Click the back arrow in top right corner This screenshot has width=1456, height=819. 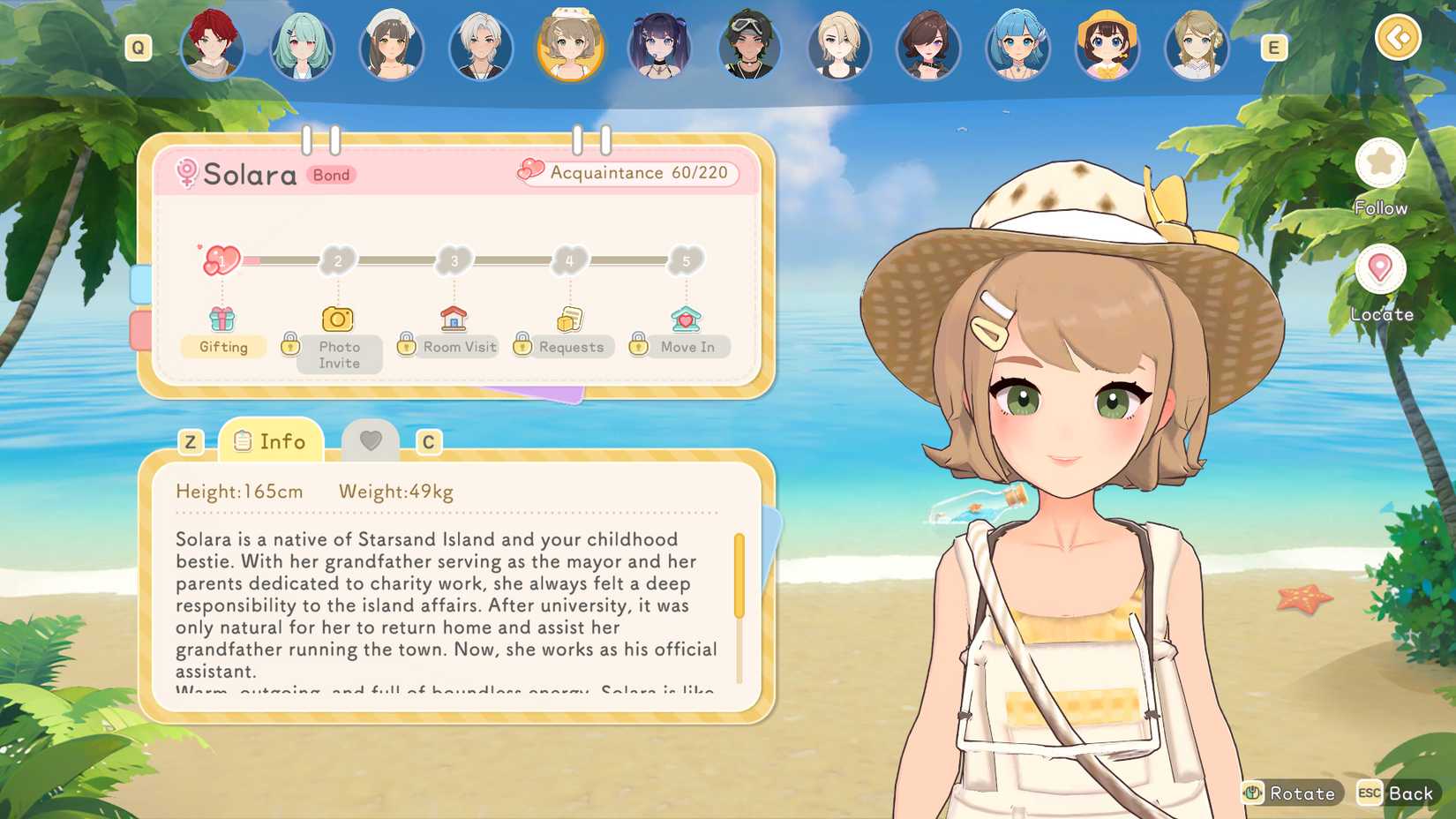[x=1399, y=39]
